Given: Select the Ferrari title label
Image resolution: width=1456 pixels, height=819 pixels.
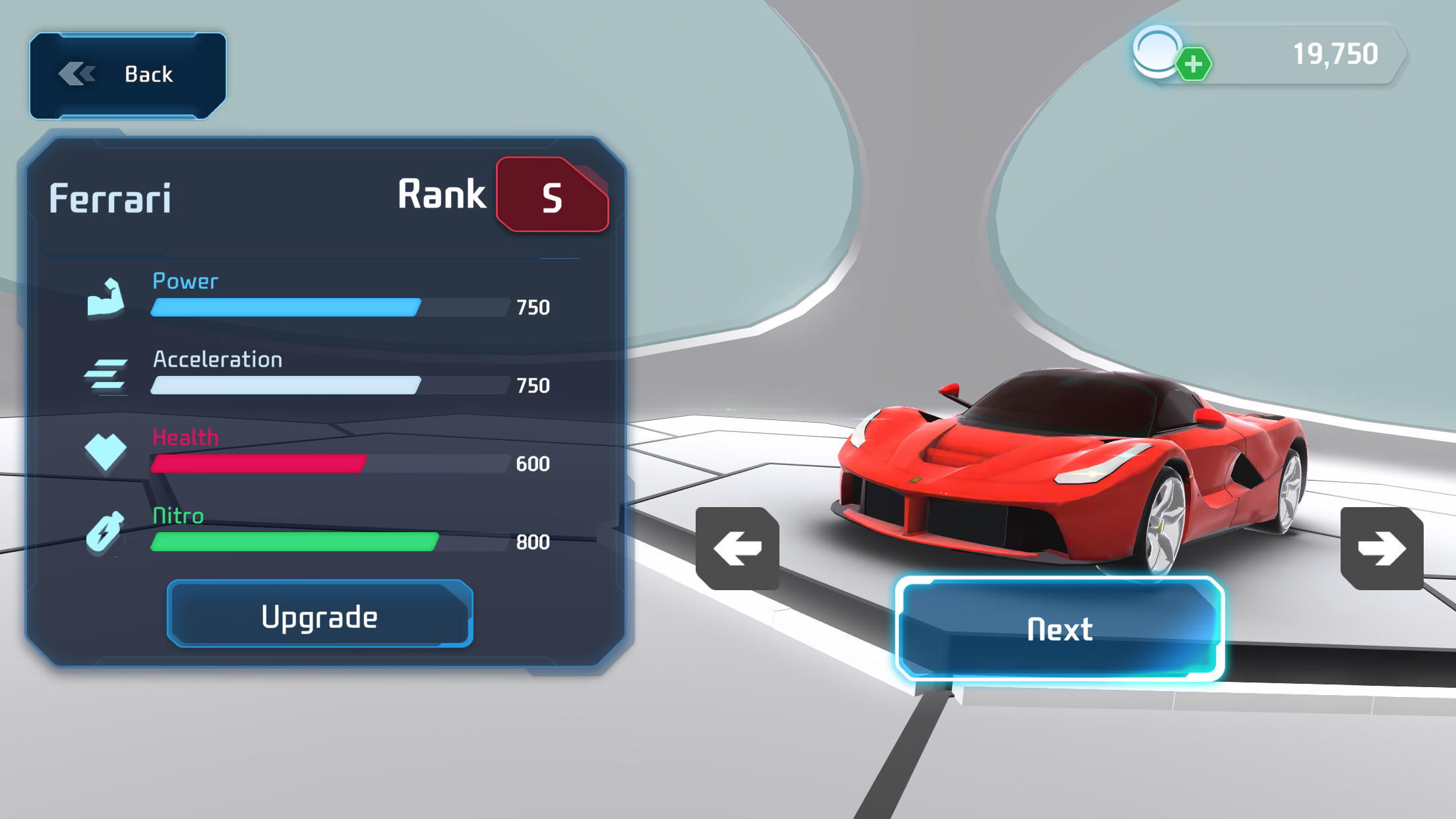Looking at the screenshot, I should point(113,197).
